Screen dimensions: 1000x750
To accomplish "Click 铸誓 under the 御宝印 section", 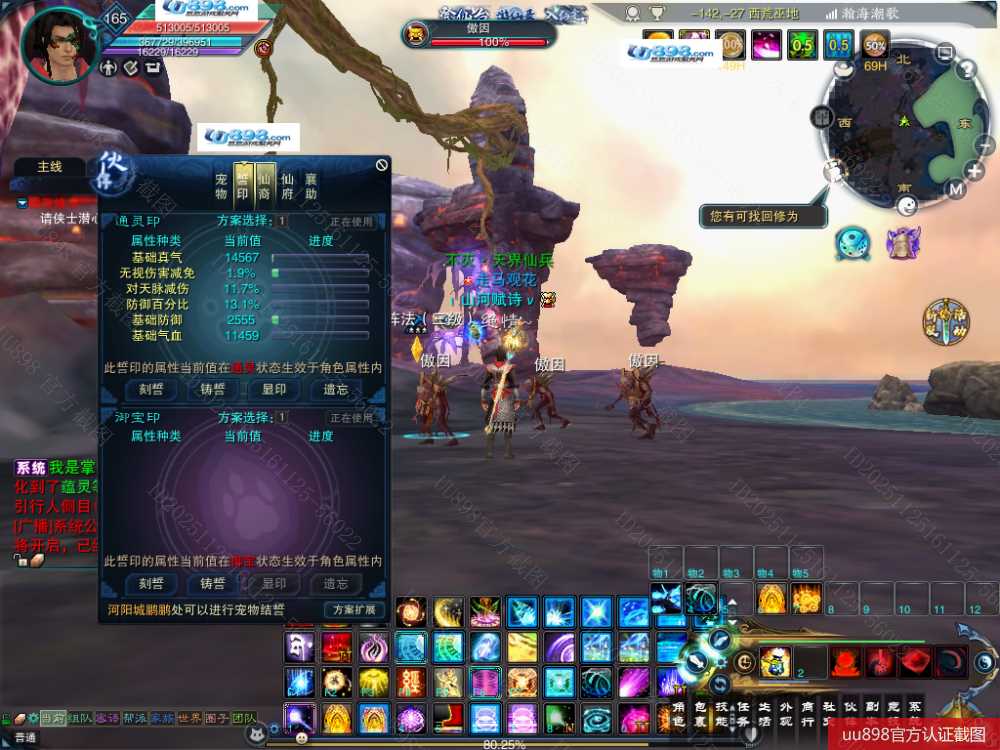I will 213,583.
